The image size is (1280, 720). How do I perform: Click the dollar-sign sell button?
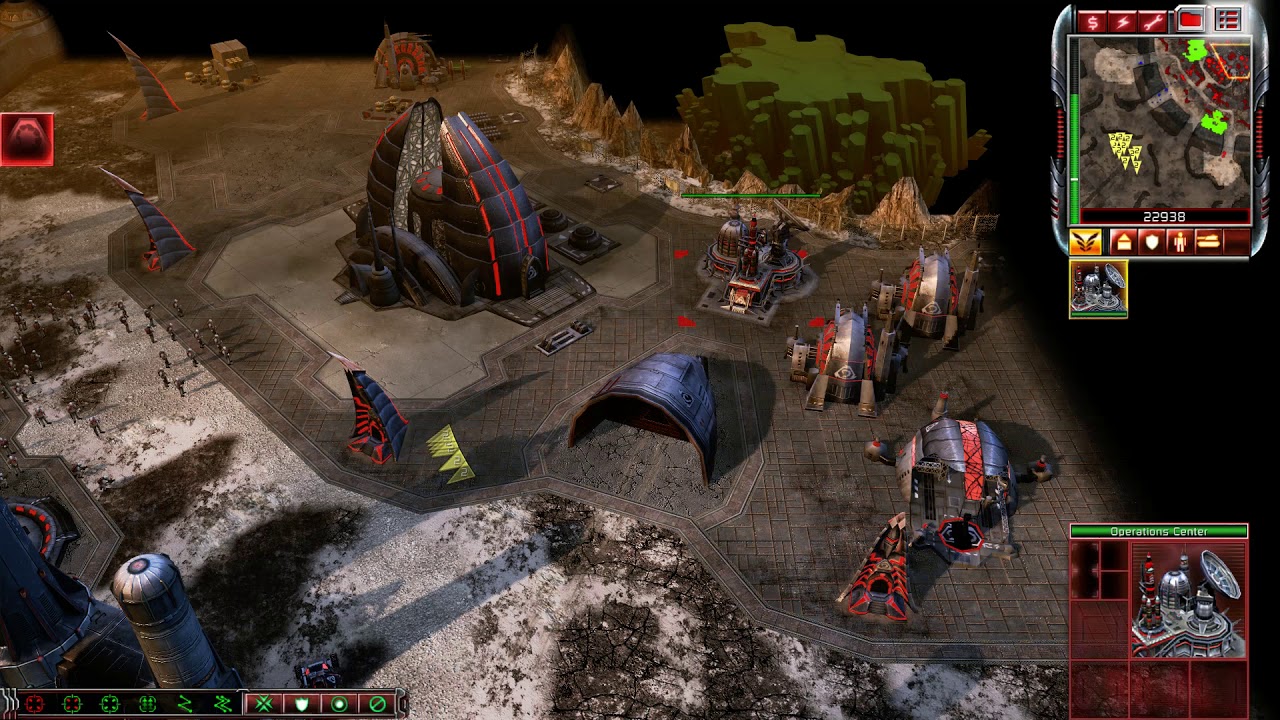(x=1091, y=21)
